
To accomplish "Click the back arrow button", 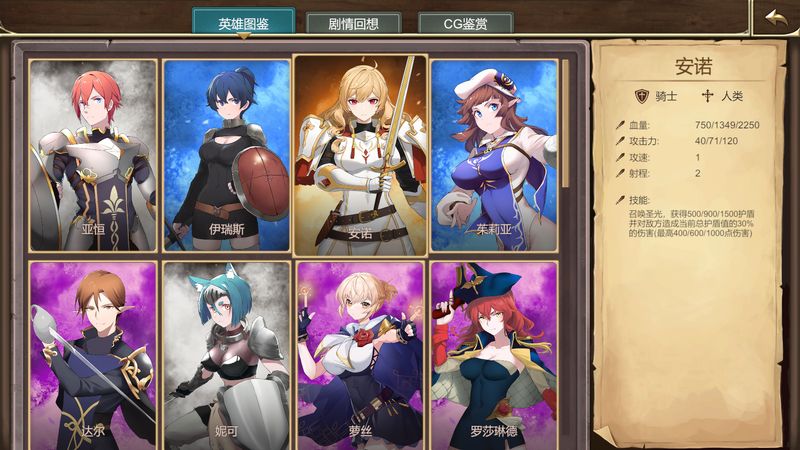I will [775, 19].
